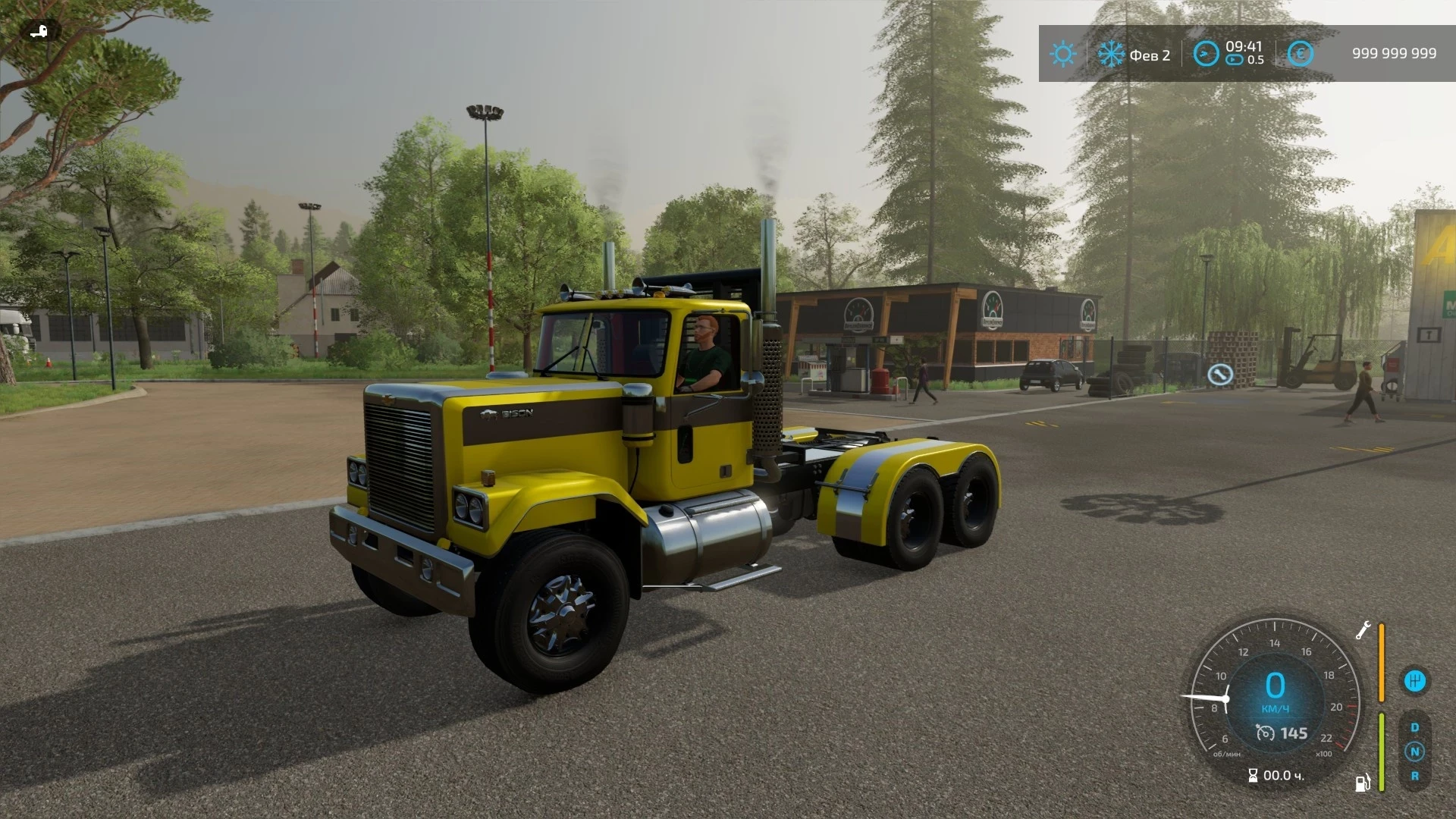
Task: Click the timescale play icon showing 0.5
Action: (x=1235, y=60)
